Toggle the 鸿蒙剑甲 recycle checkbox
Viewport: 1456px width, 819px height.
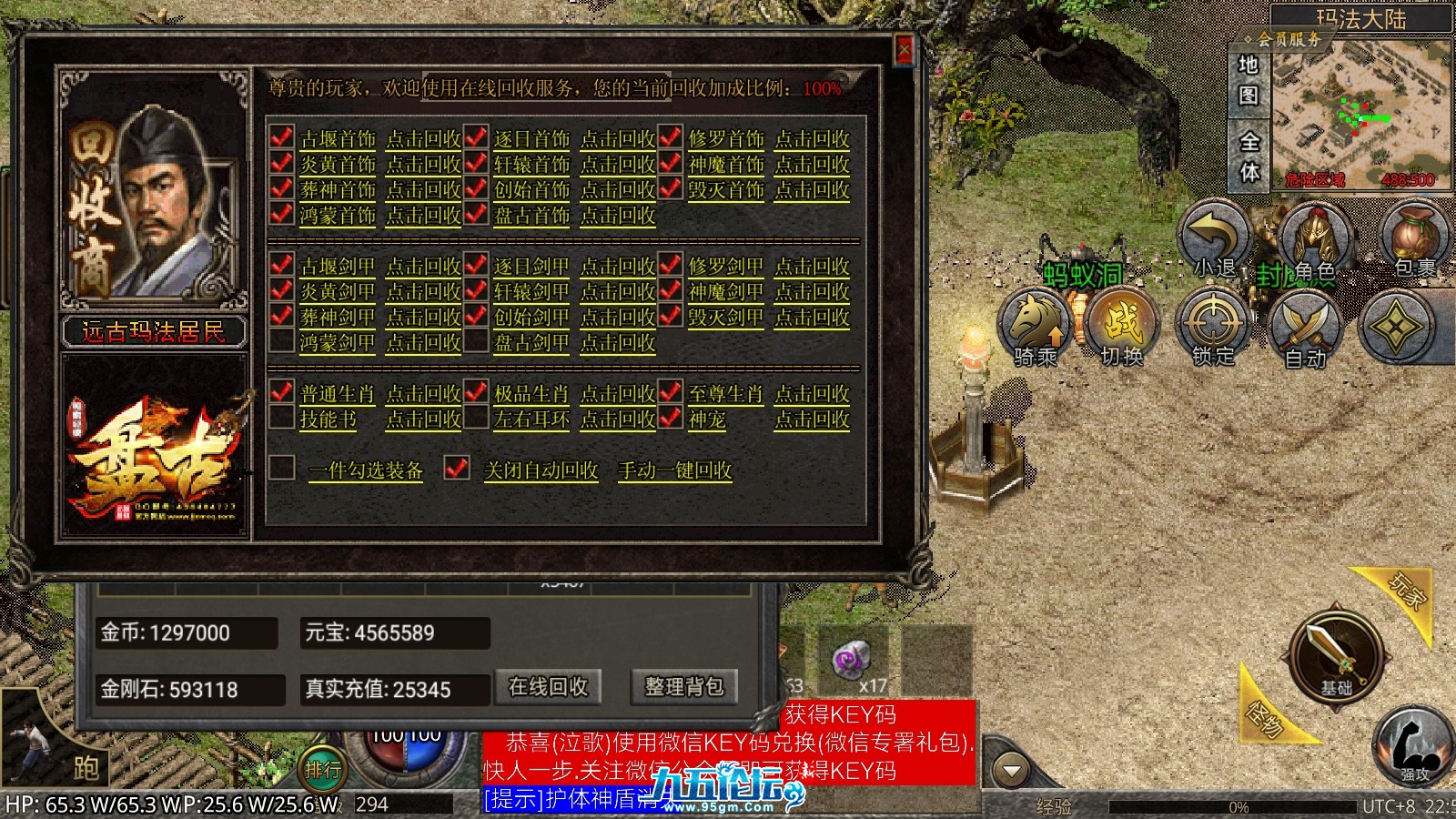[x=282, y=342]
